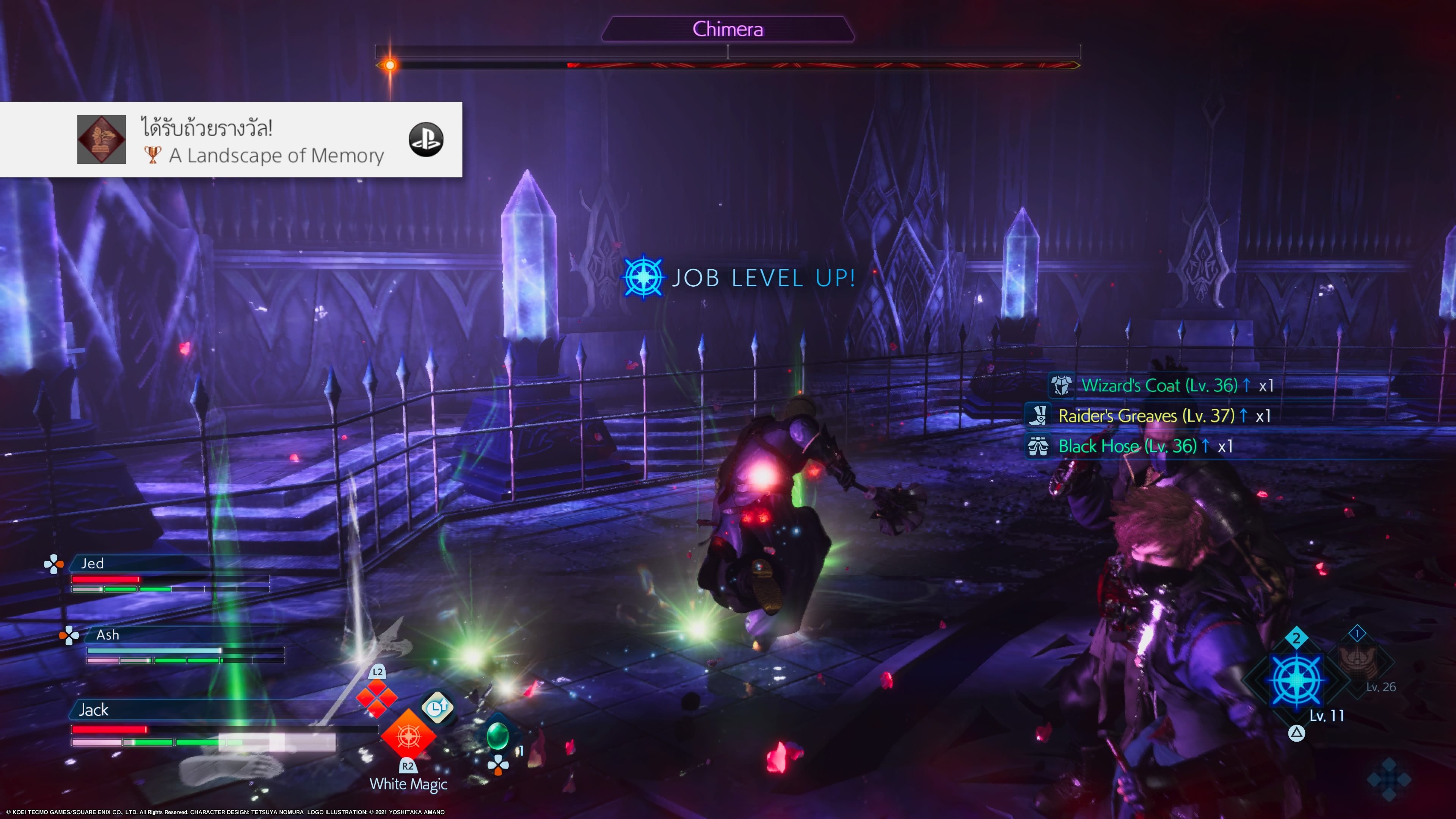The width and height of the screenshot is (1456, 819).
Task: Activate the clock-shaped ability icon
Action: point(437,707)
